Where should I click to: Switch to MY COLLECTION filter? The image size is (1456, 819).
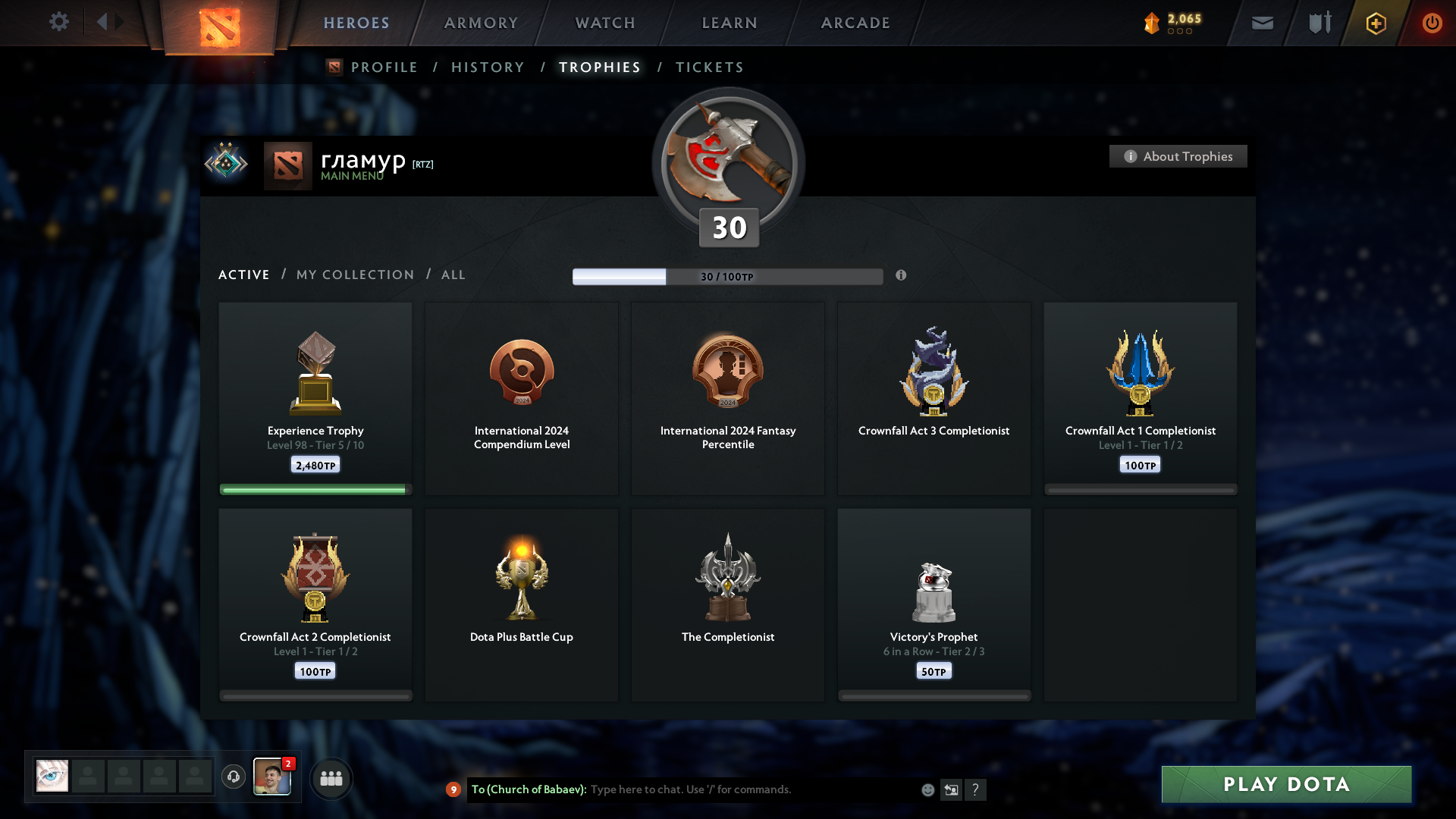[354, 275]
